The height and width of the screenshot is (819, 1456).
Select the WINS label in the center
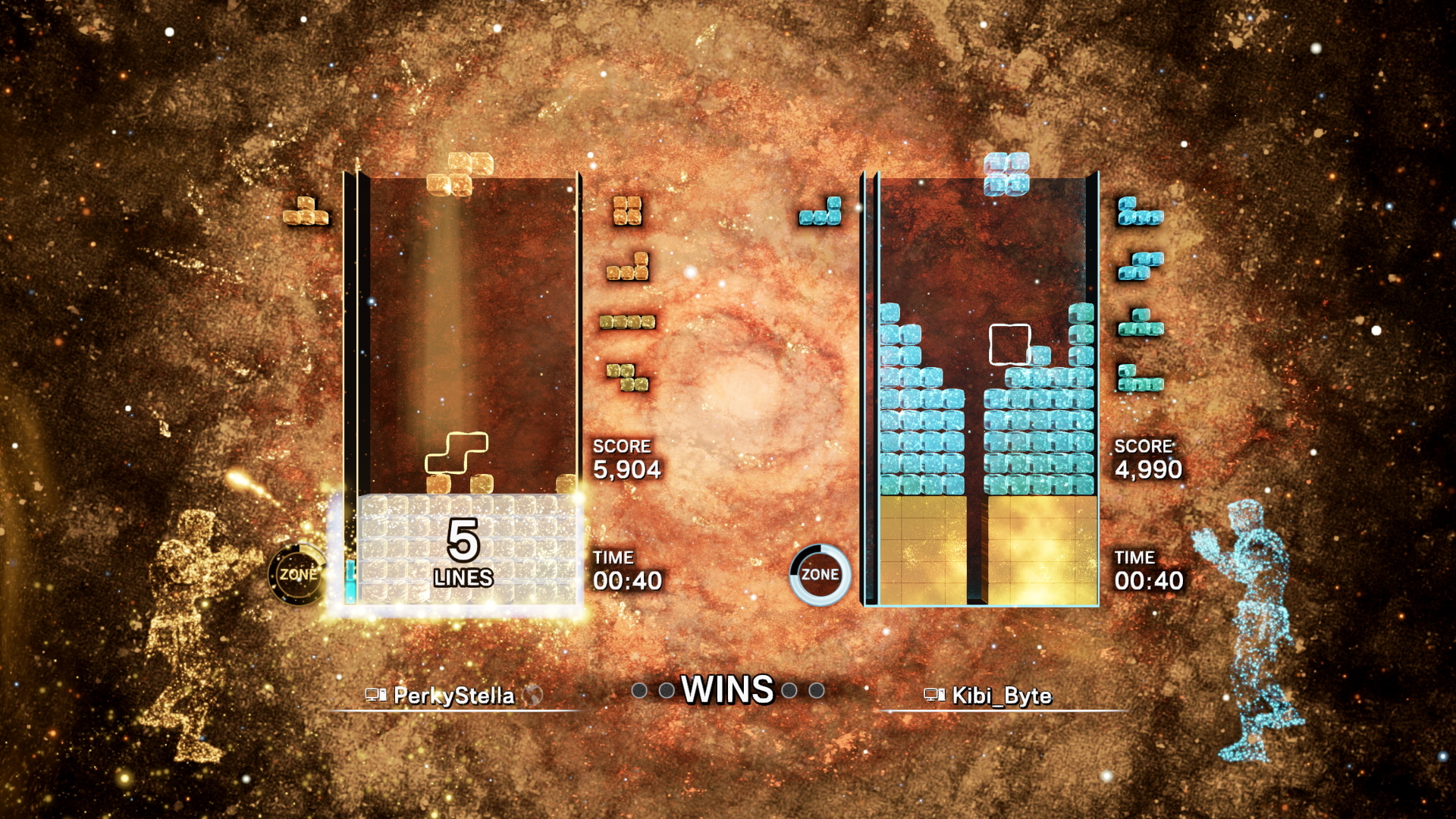(x=726, y=690)
